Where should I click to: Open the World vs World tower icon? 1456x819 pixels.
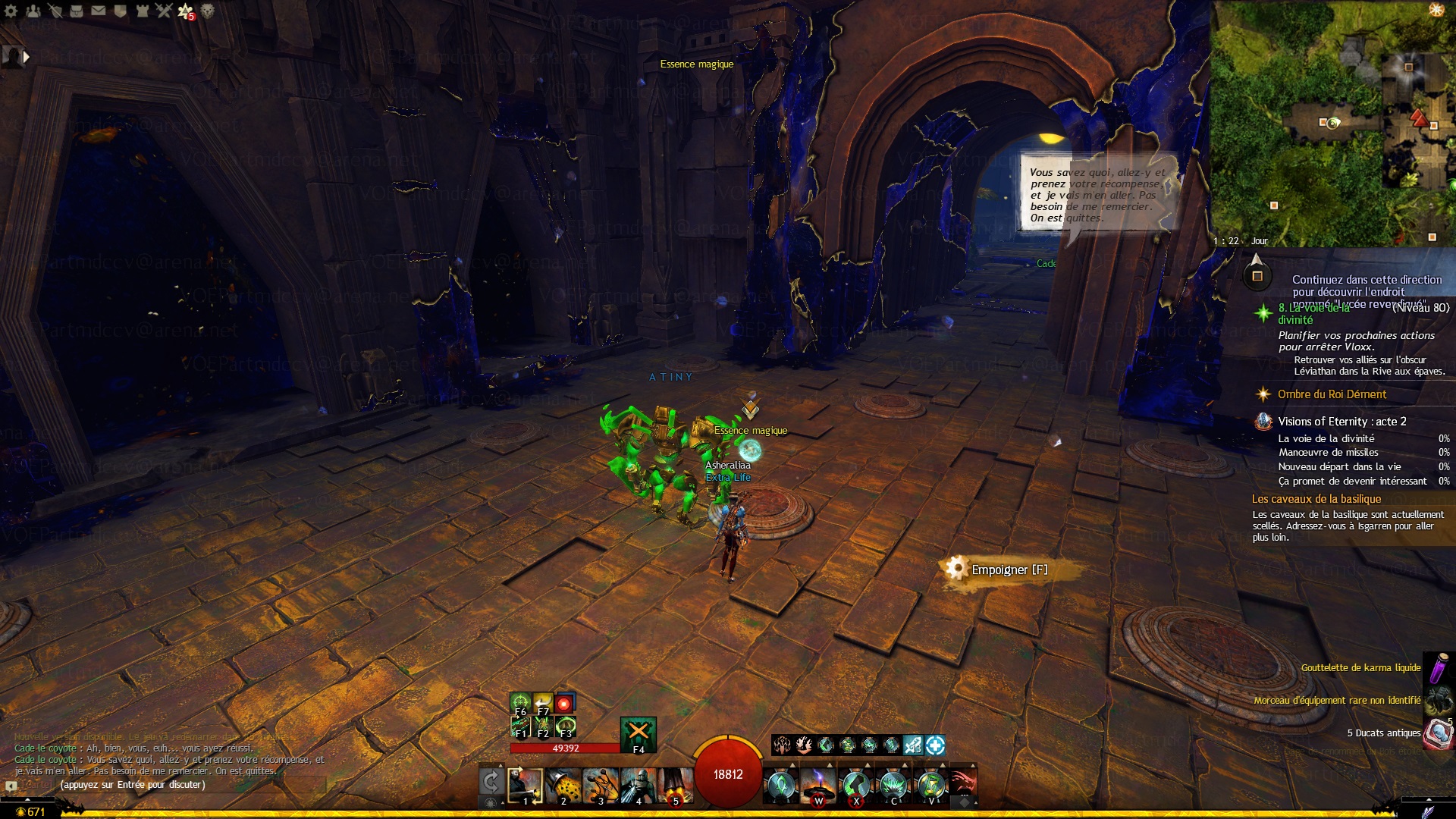click(x=143, y=11)
